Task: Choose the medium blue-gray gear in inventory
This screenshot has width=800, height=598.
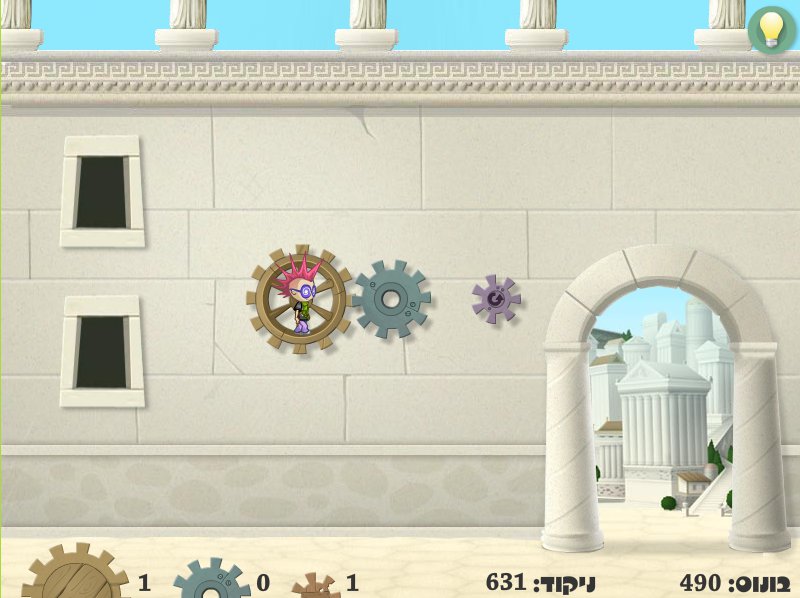Action: pos(211,581)
